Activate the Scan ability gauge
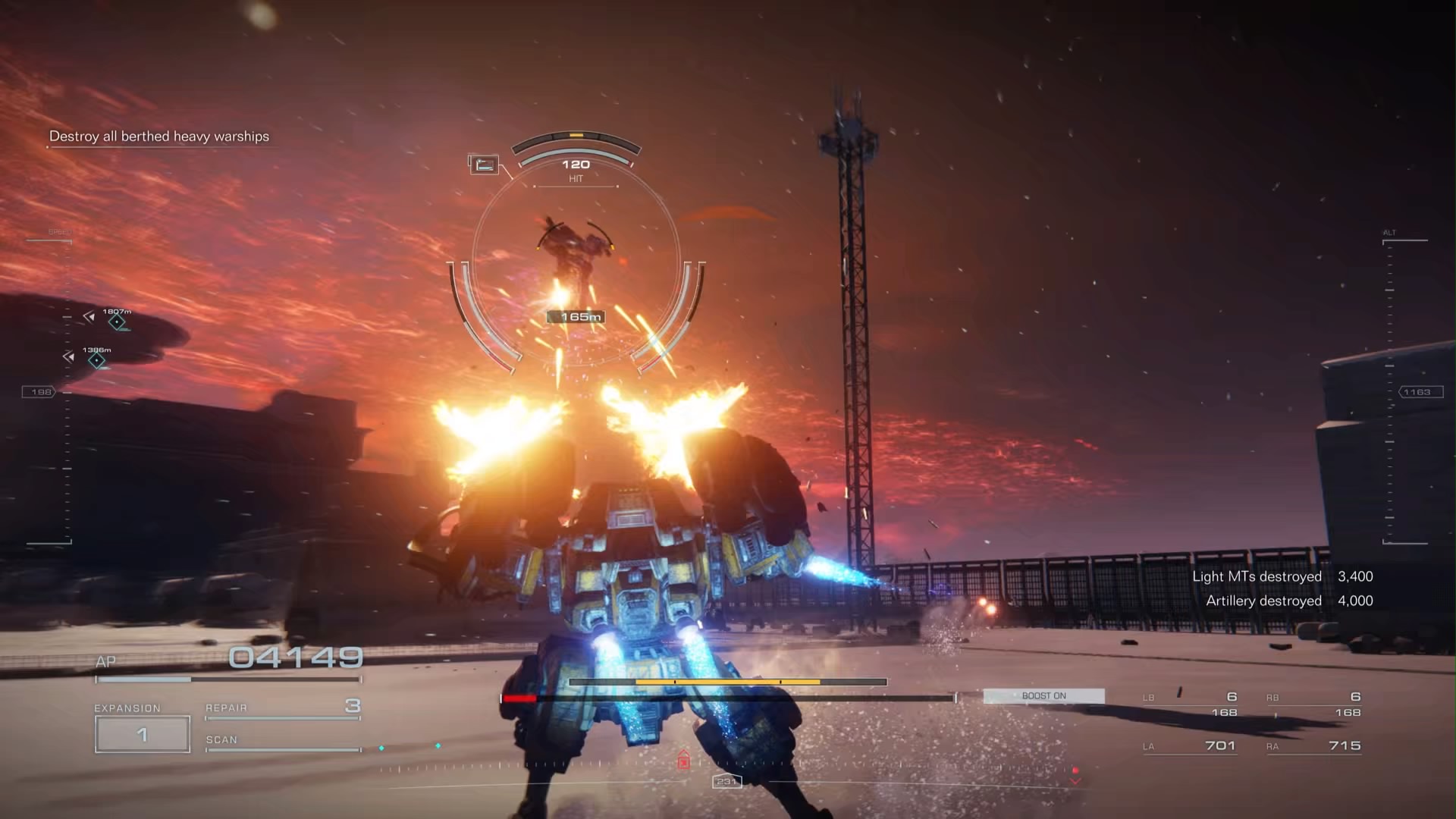The width and height of the screenshot is (1456, 819). tap(282, 742)
